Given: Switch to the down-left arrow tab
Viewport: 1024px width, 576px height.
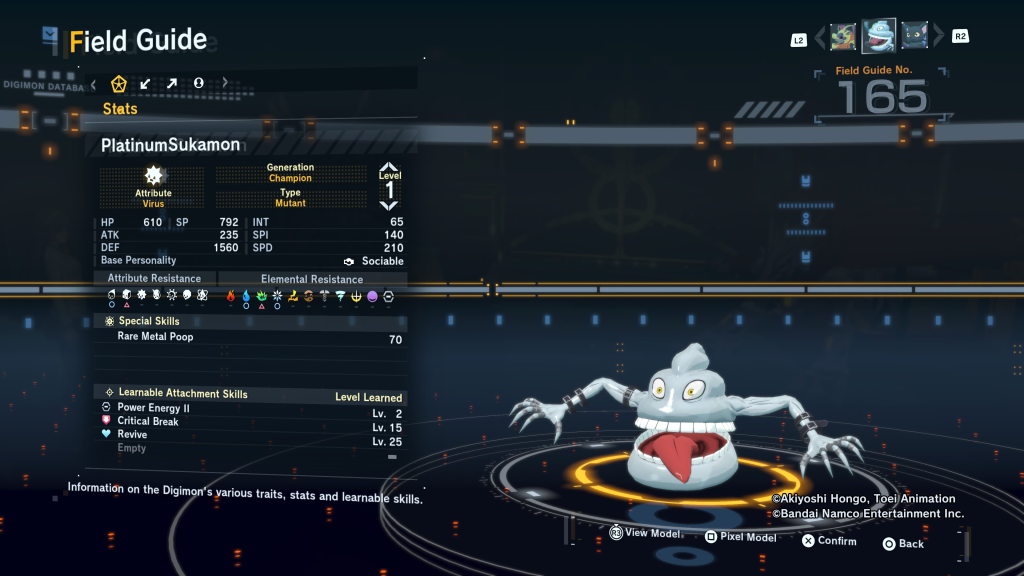Looking at the screenshot, I should tap(146, 83).
